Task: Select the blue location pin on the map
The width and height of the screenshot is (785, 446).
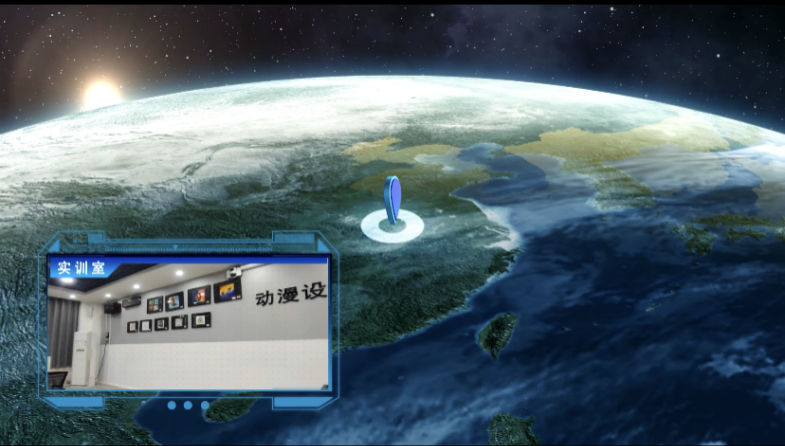Action: coord(393,201)
